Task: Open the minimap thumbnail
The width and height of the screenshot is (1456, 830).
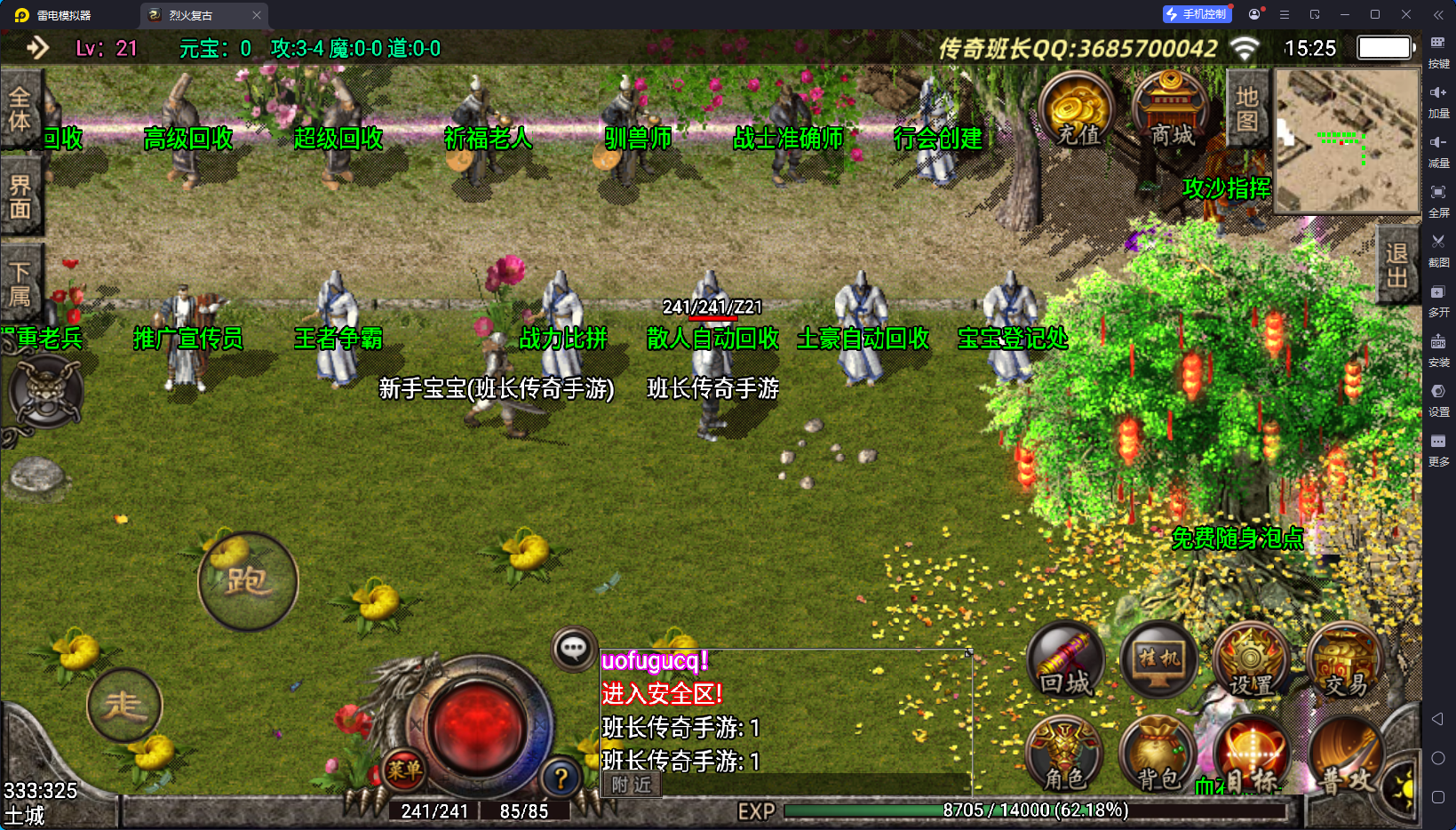Action: click(x=1347, y=140)
